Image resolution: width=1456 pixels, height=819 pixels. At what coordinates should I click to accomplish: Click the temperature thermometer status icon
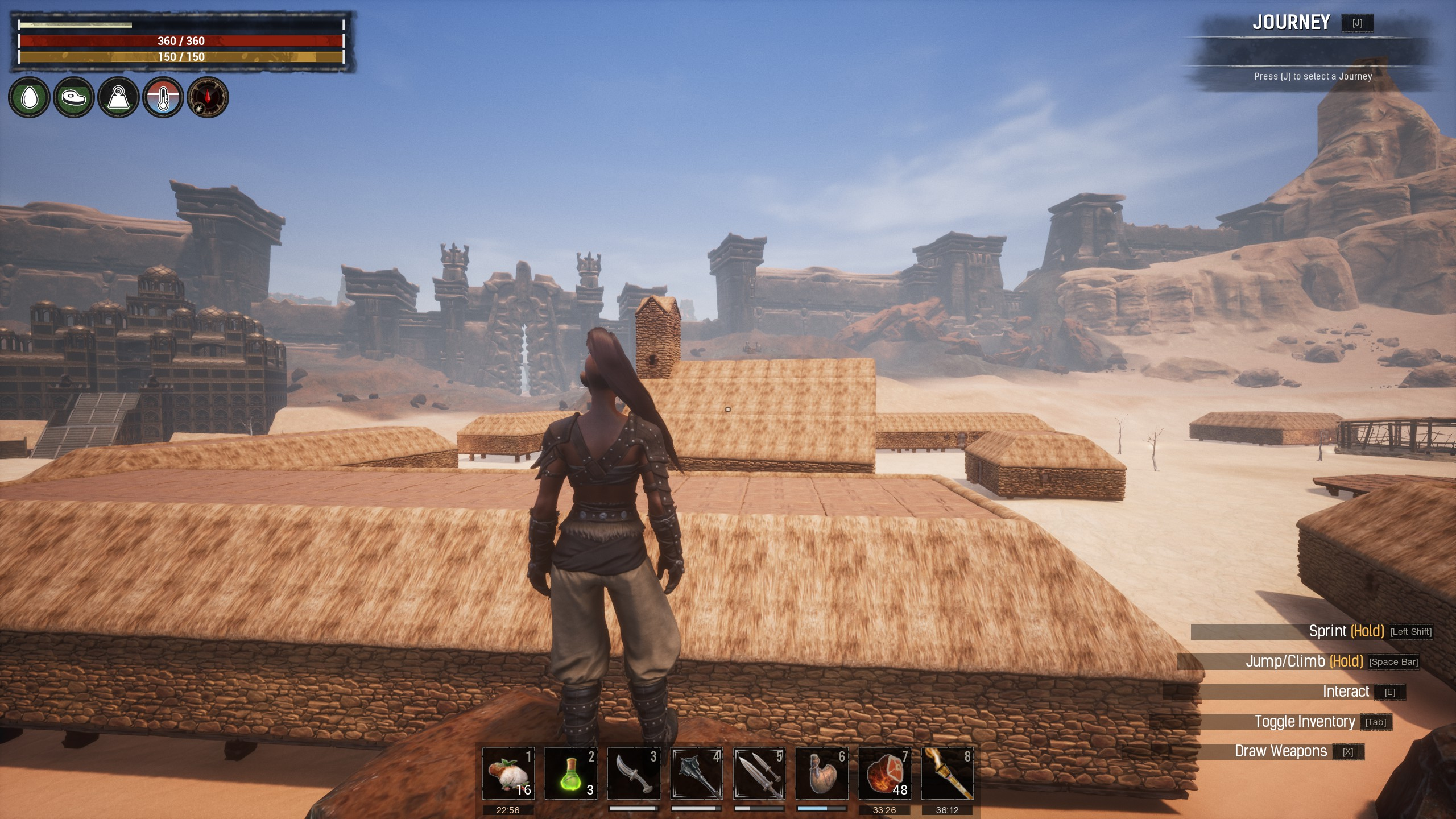pyautogui.click(x=163, y=97)
